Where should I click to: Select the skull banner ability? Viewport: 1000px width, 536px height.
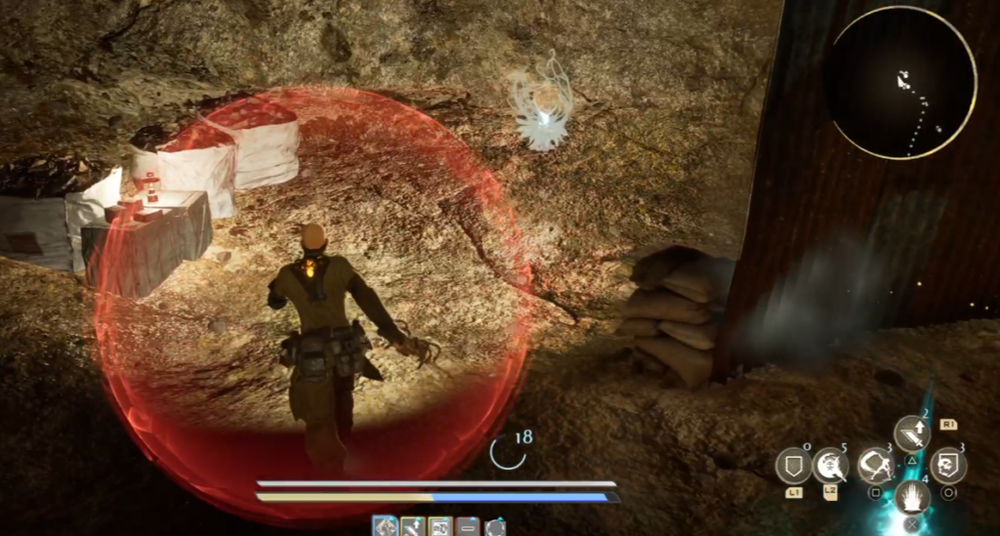coord(948,465)
